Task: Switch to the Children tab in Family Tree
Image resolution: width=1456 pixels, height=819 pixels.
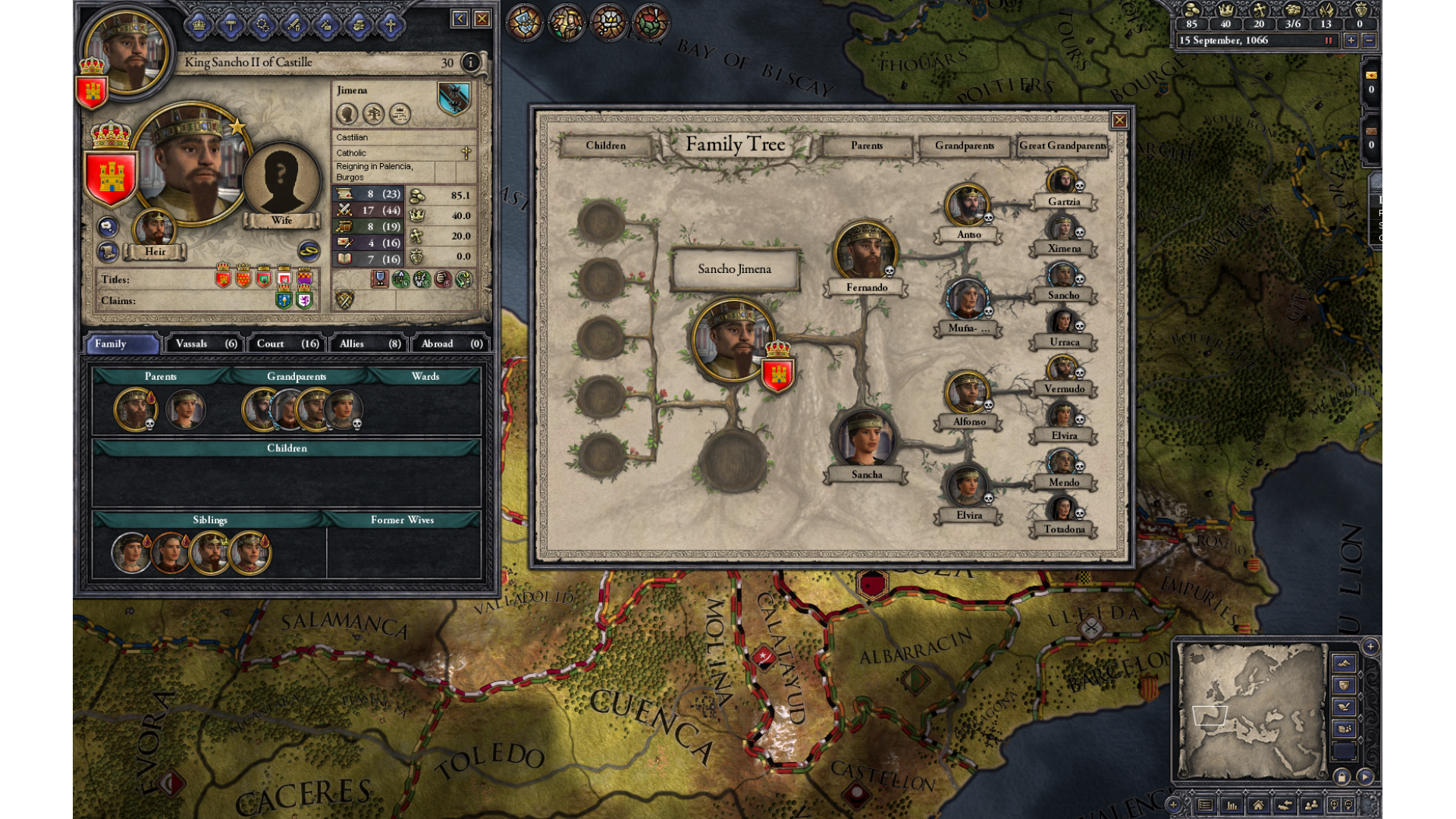Action: (605, 146)
